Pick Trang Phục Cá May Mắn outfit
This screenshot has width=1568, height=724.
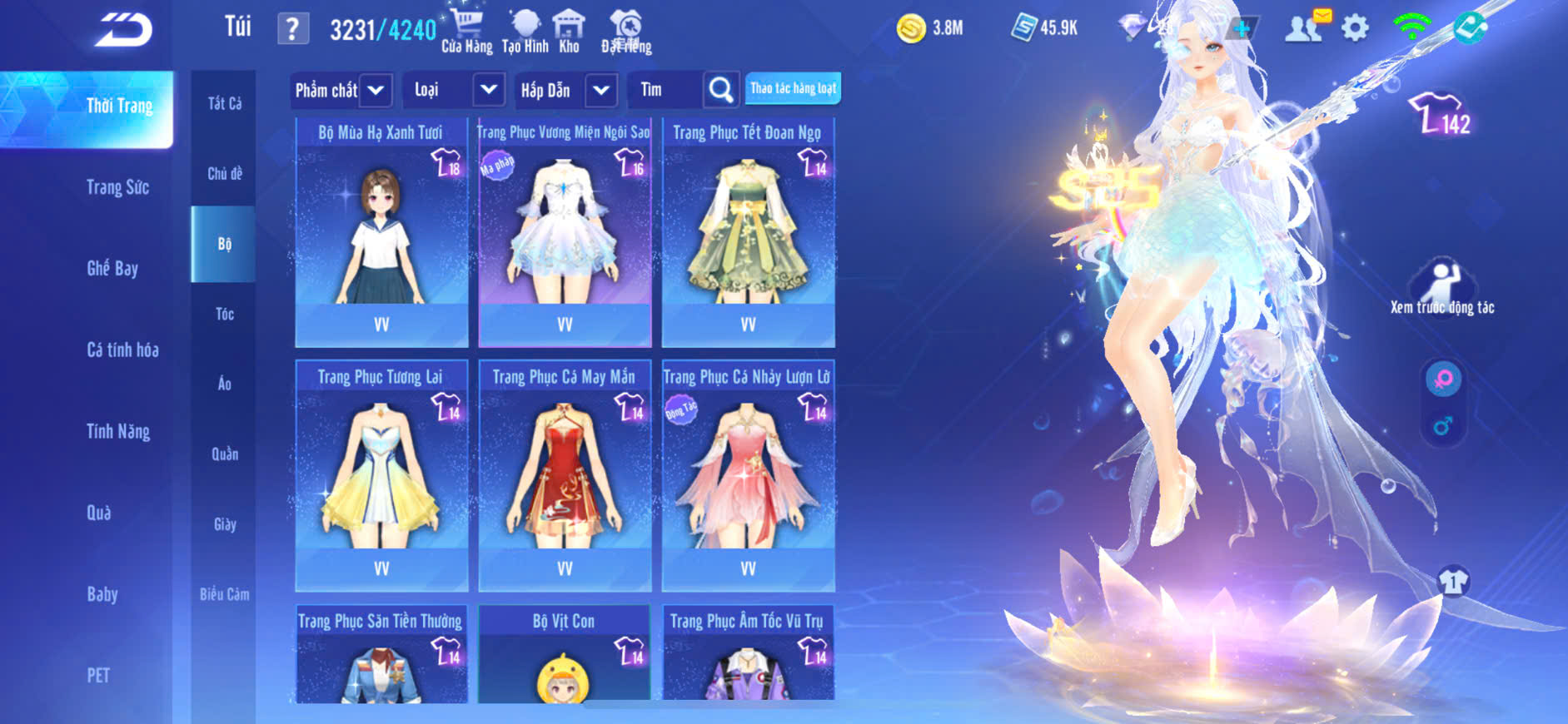tap(565, 476)
